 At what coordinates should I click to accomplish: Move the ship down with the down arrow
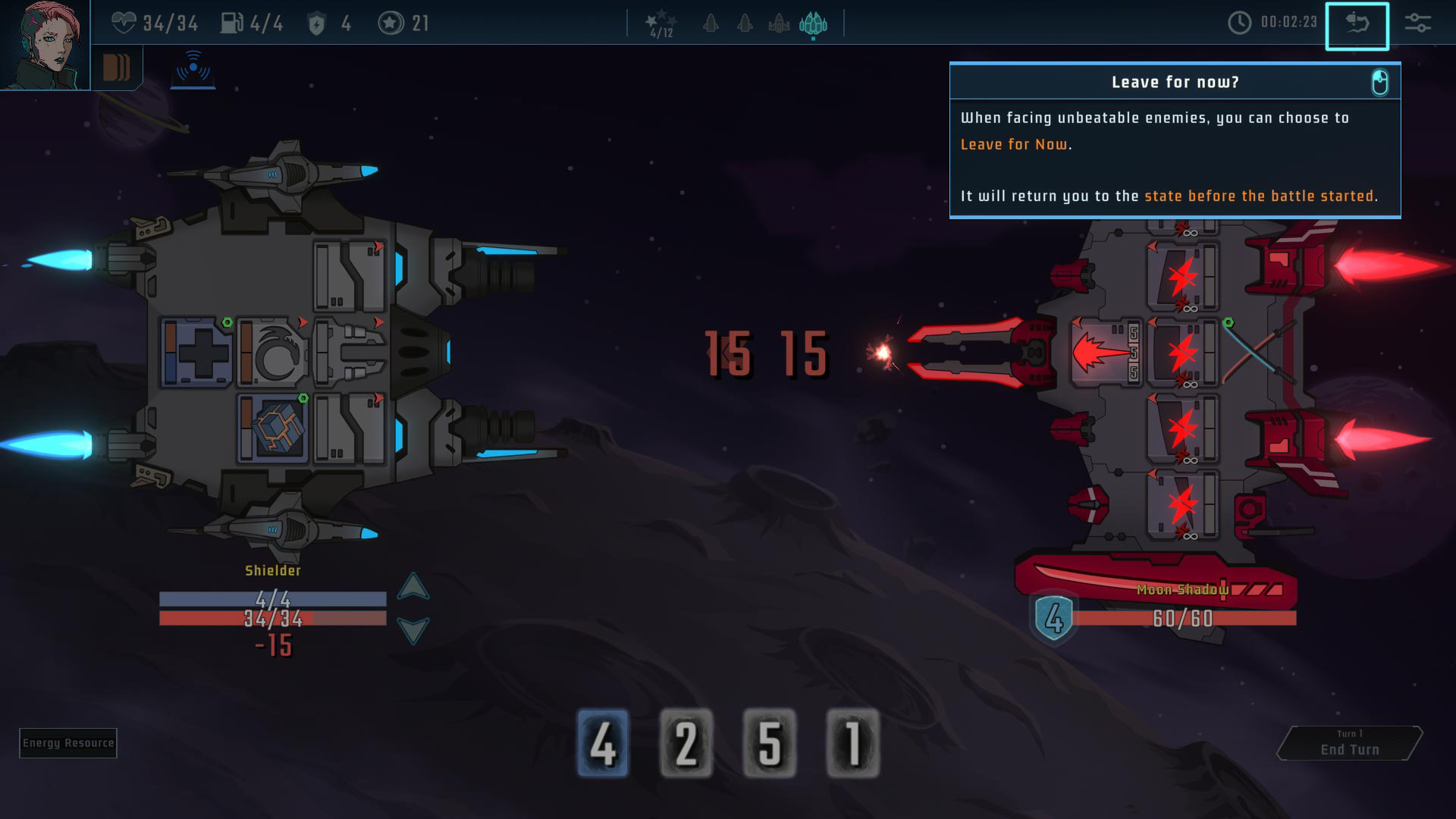[x=413, y=629]
